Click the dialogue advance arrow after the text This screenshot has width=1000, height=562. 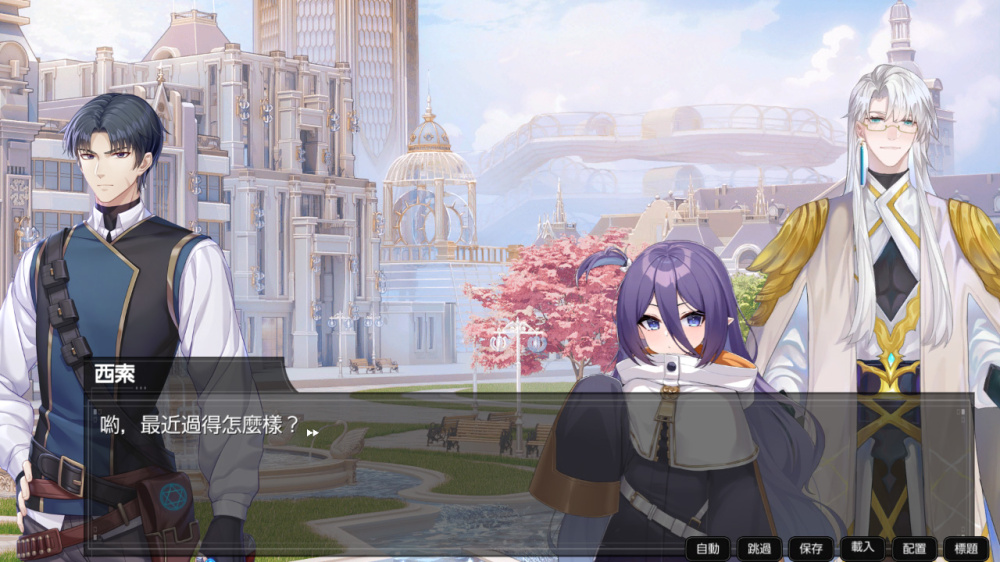(x=312, y=433)
